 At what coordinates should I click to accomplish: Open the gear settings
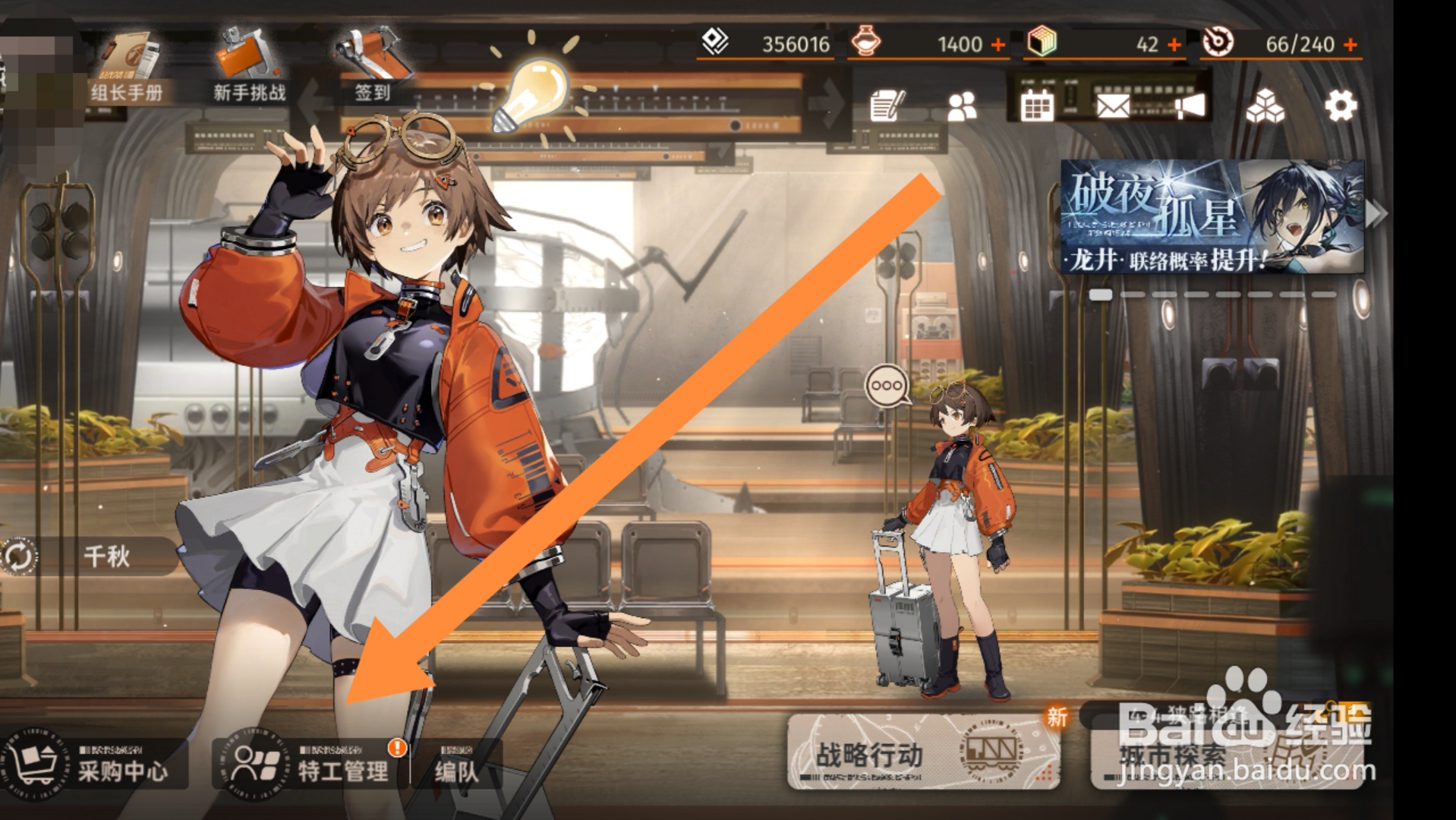point(1341,106)
